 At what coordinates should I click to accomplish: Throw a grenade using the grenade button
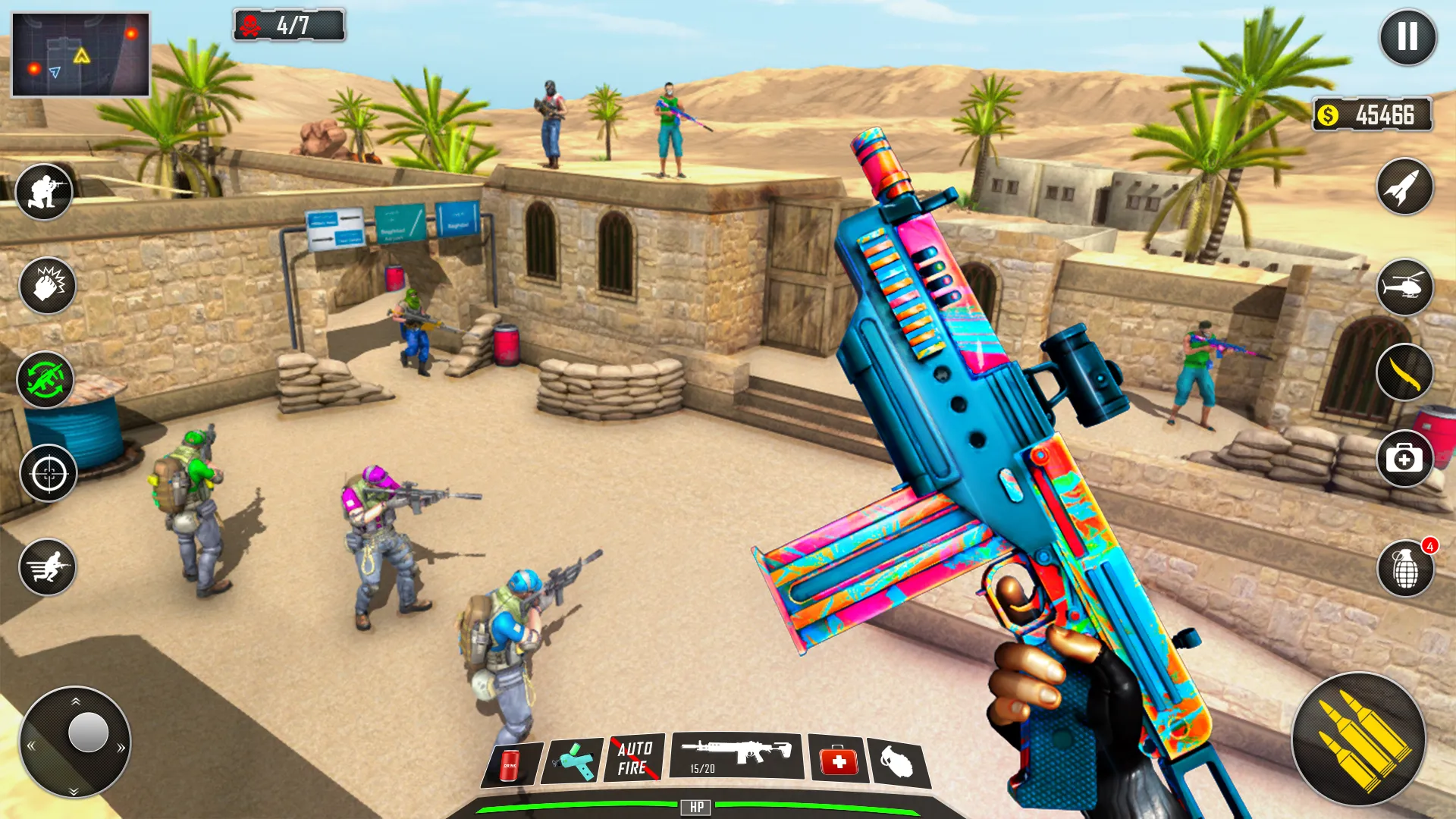tap(1405, 569)
